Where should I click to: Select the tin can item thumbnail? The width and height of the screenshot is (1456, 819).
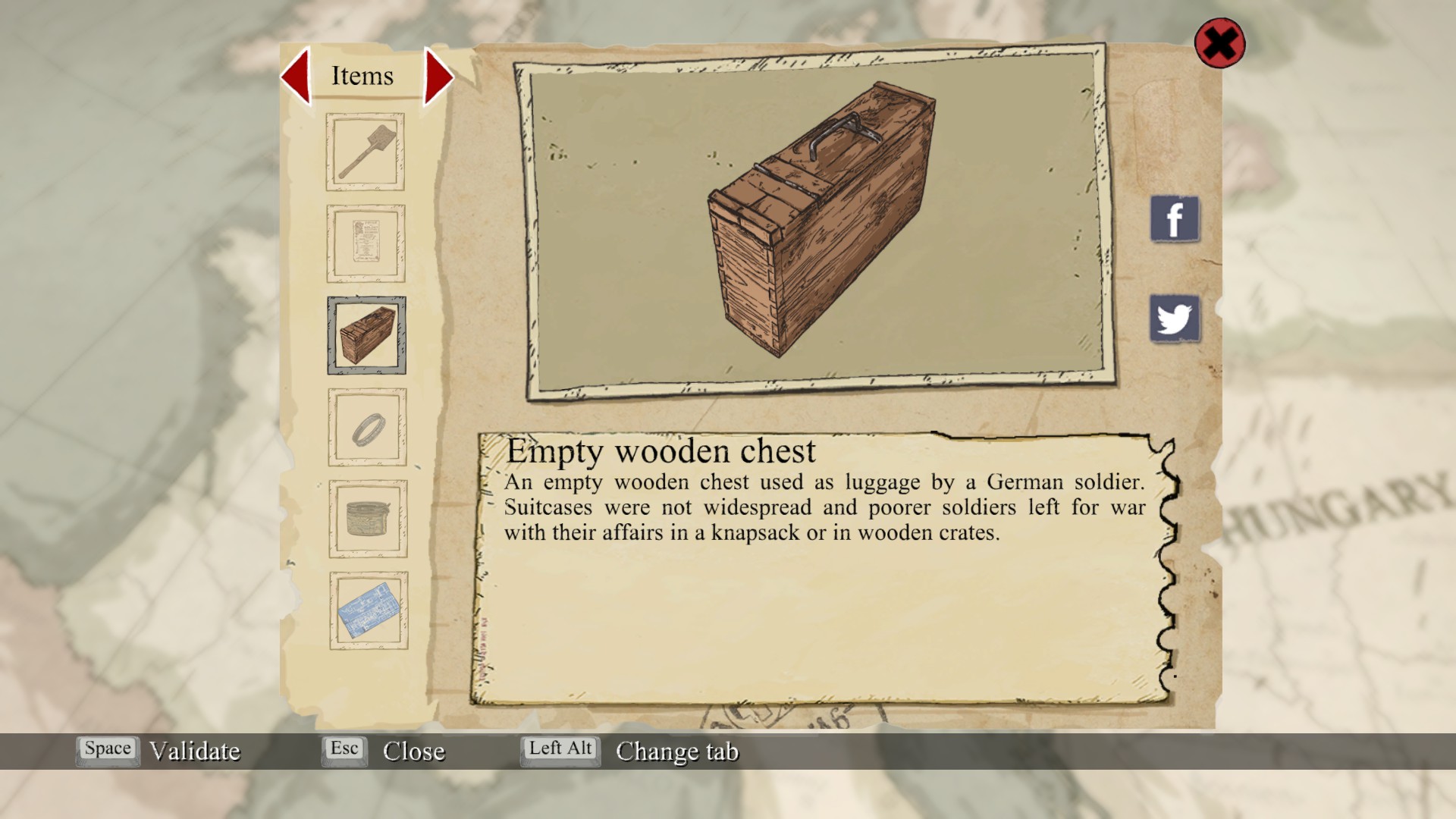pyautogui.click(x=369, y=519)
